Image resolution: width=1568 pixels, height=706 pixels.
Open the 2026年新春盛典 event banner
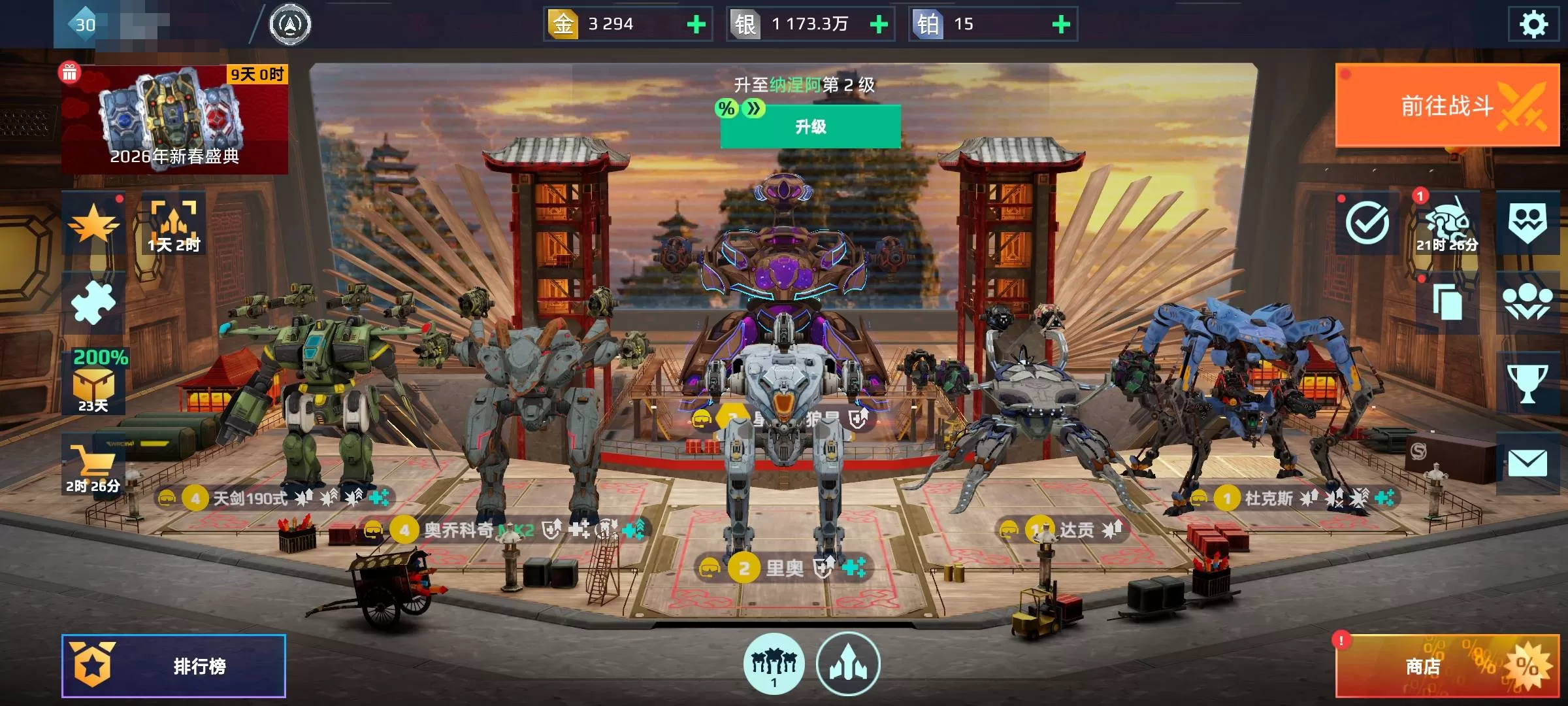coord(174,119)
